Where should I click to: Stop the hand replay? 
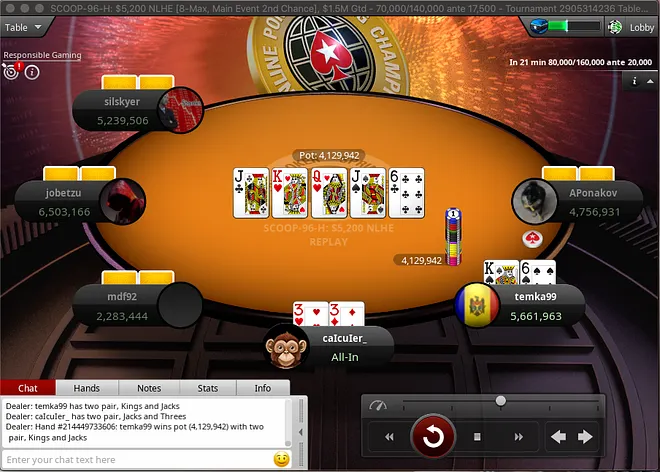point(478,437)
